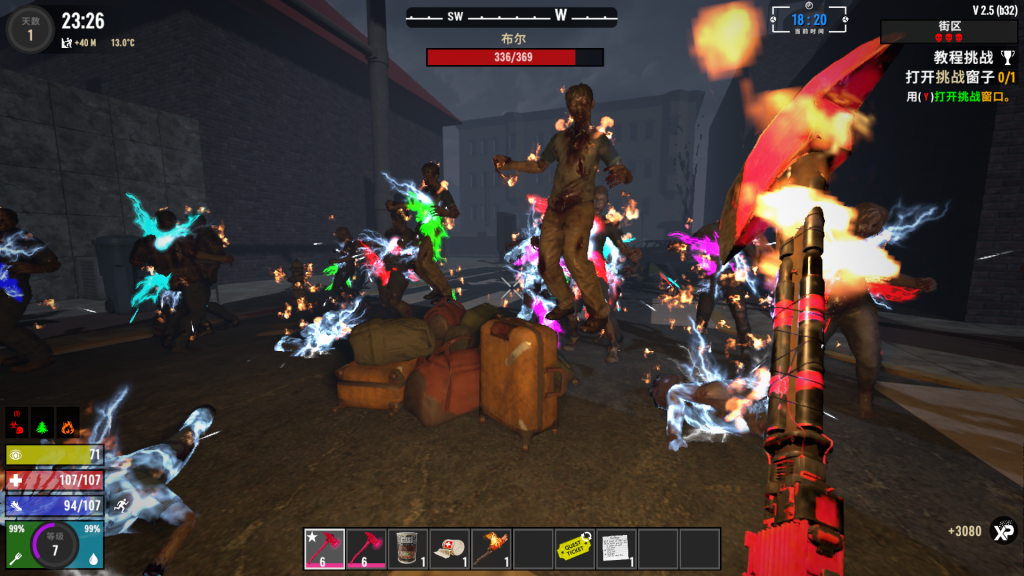1024x576 pixels.
Task: Click the XP badge icon
Action: point(1002,530)
